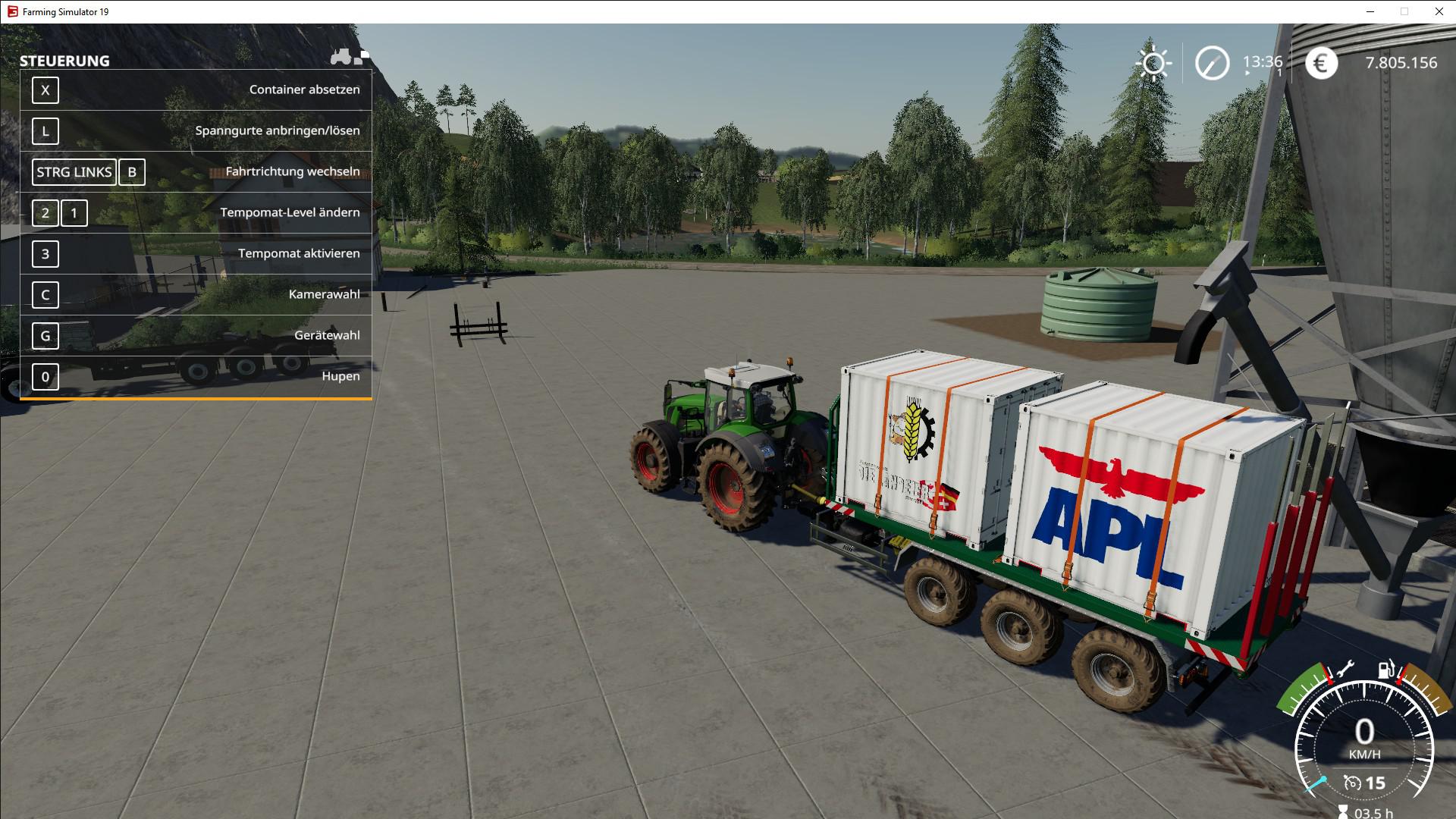Click the wrench damage gauge icon
This screenshot has width=1456, height=819.
click(x=1345, y=669)
